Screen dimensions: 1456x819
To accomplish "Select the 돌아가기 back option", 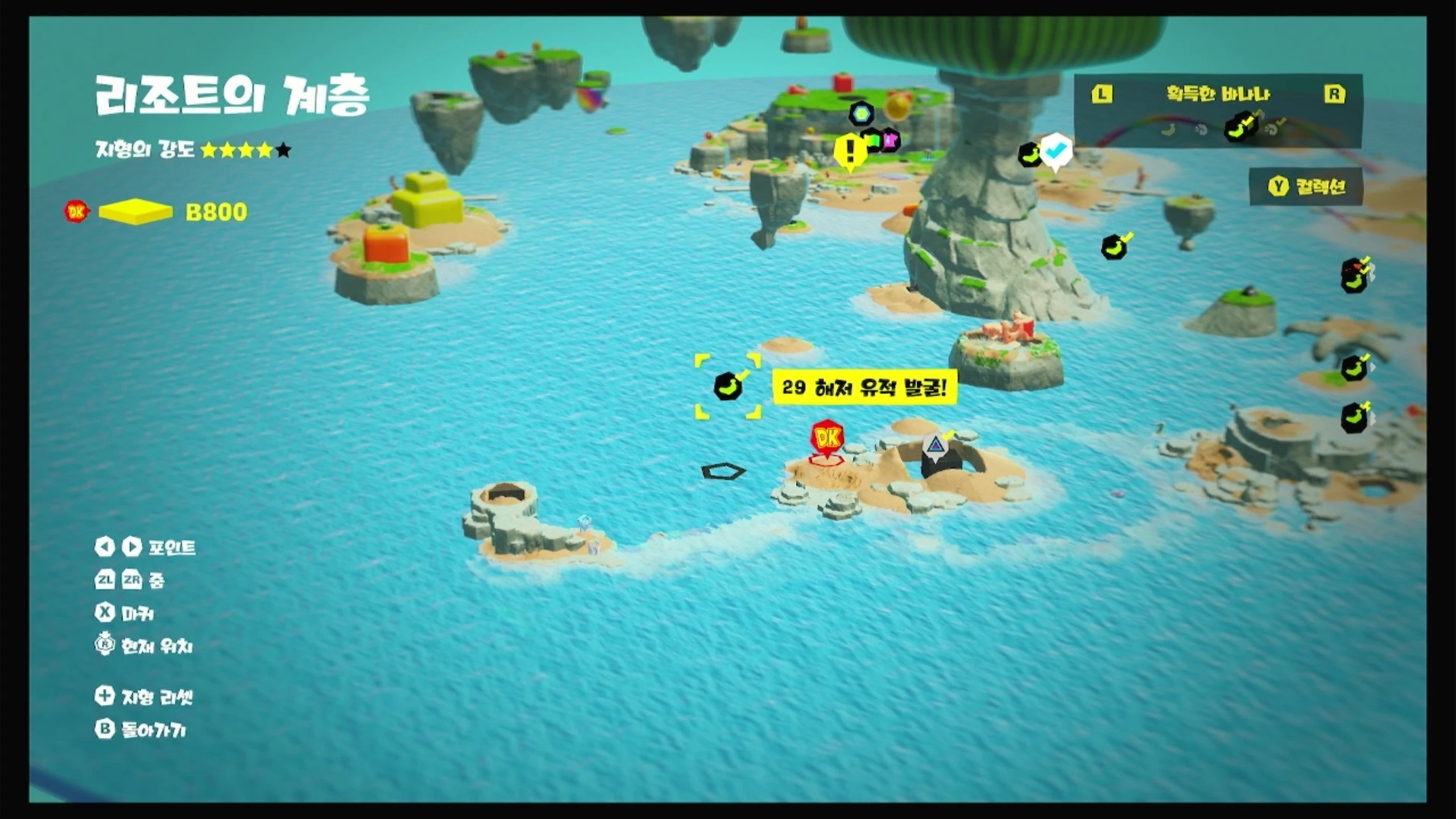I will point(141,730).
